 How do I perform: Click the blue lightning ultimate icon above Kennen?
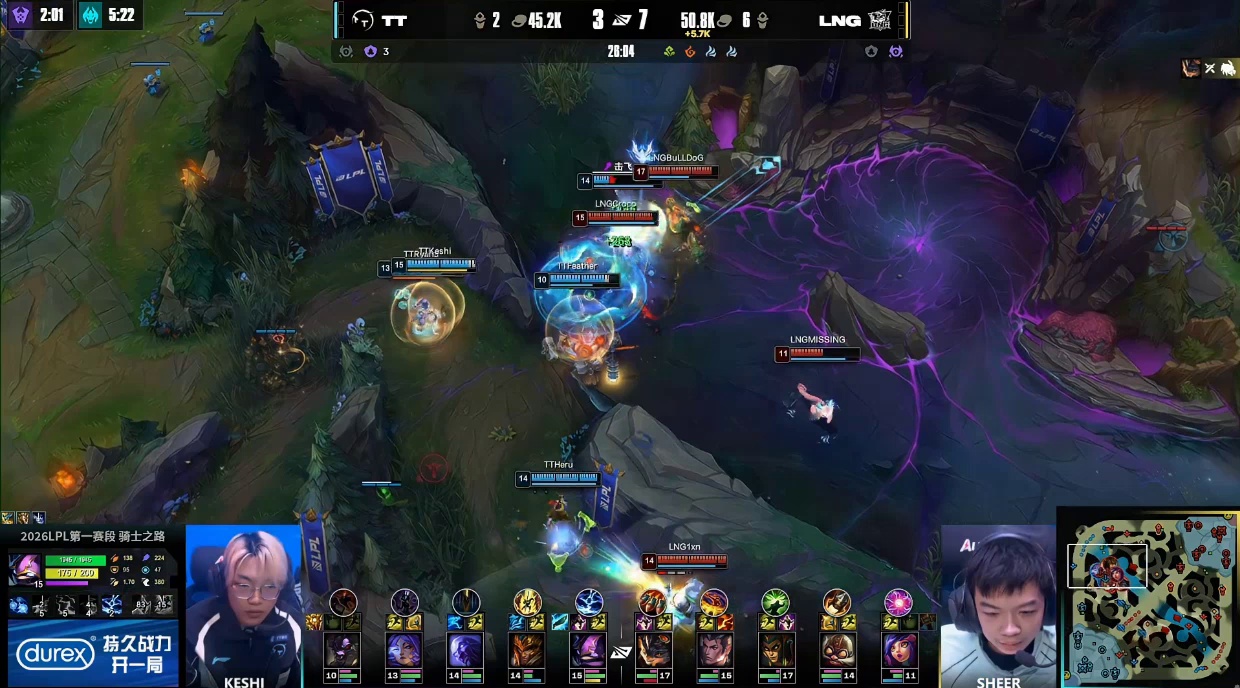[x=589, y=602]
